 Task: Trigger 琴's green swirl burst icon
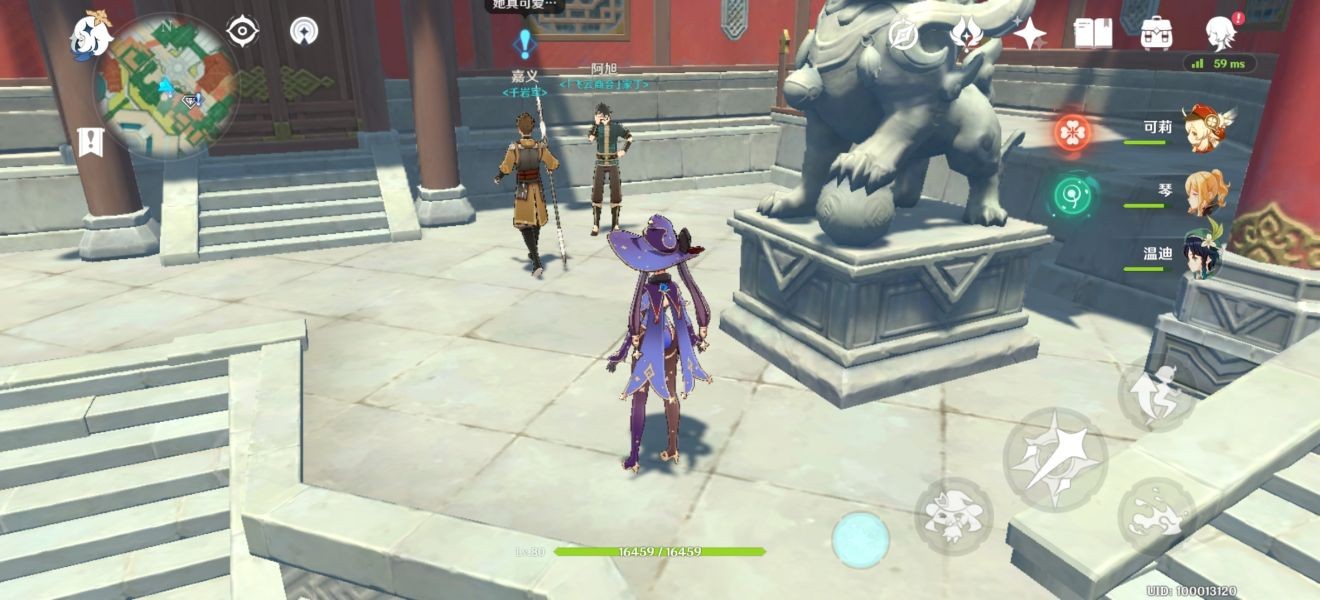(x=1072, y=195)
